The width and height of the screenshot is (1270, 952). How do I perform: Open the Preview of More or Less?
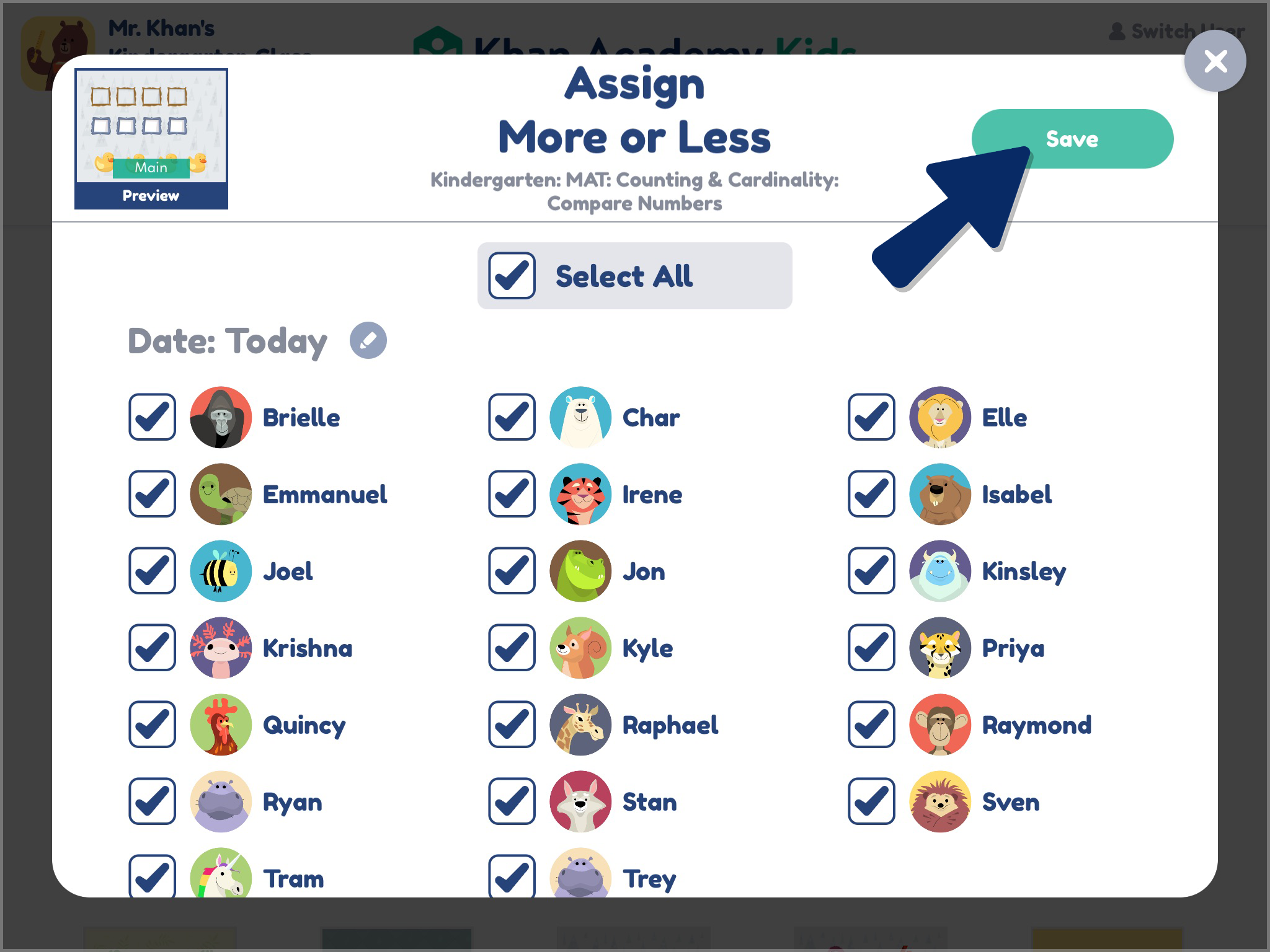click(x=151, y=195)
